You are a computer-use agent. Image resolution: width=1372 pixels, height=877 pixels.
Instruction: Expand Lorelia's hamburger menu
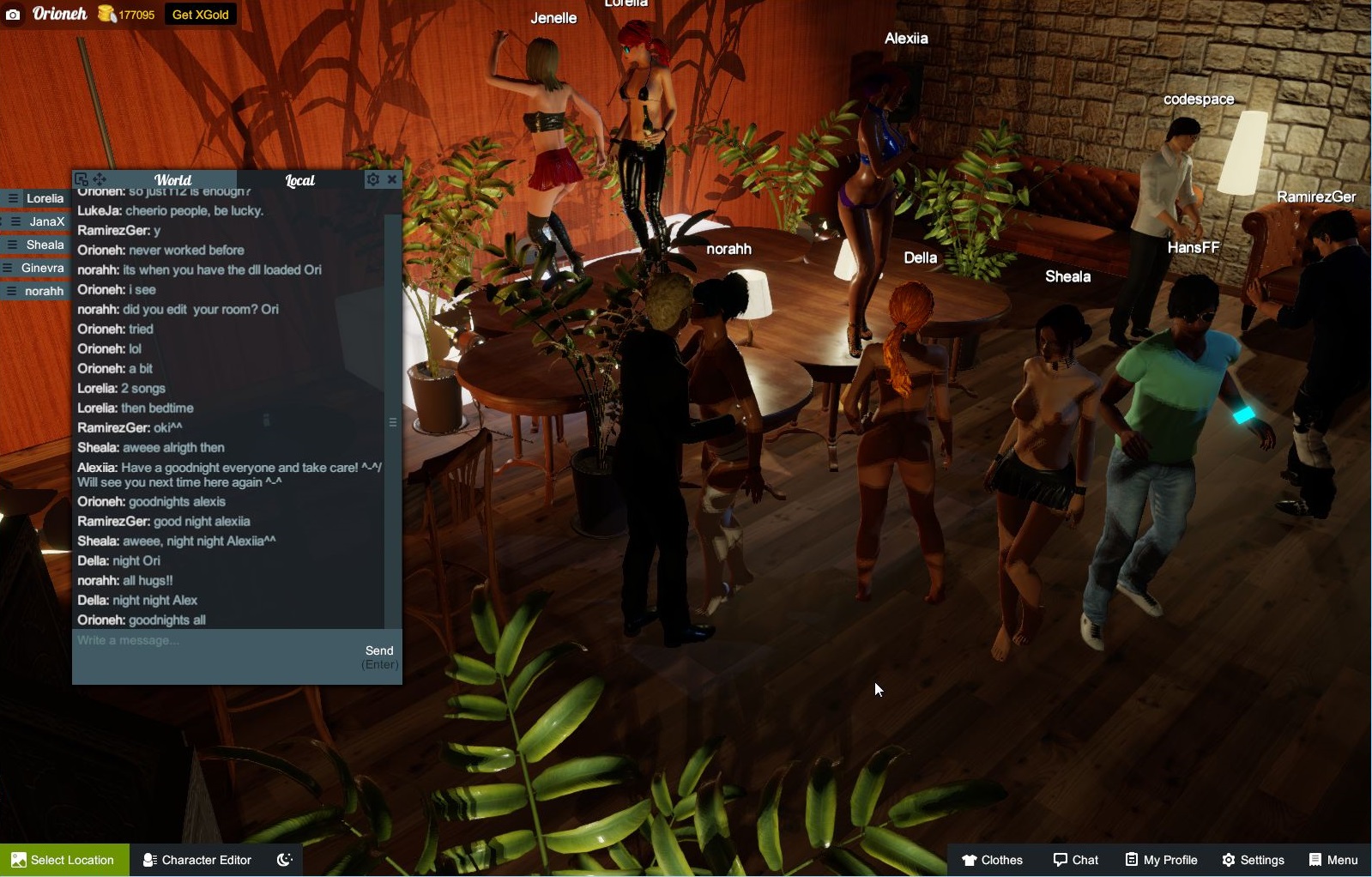point(12,198)
